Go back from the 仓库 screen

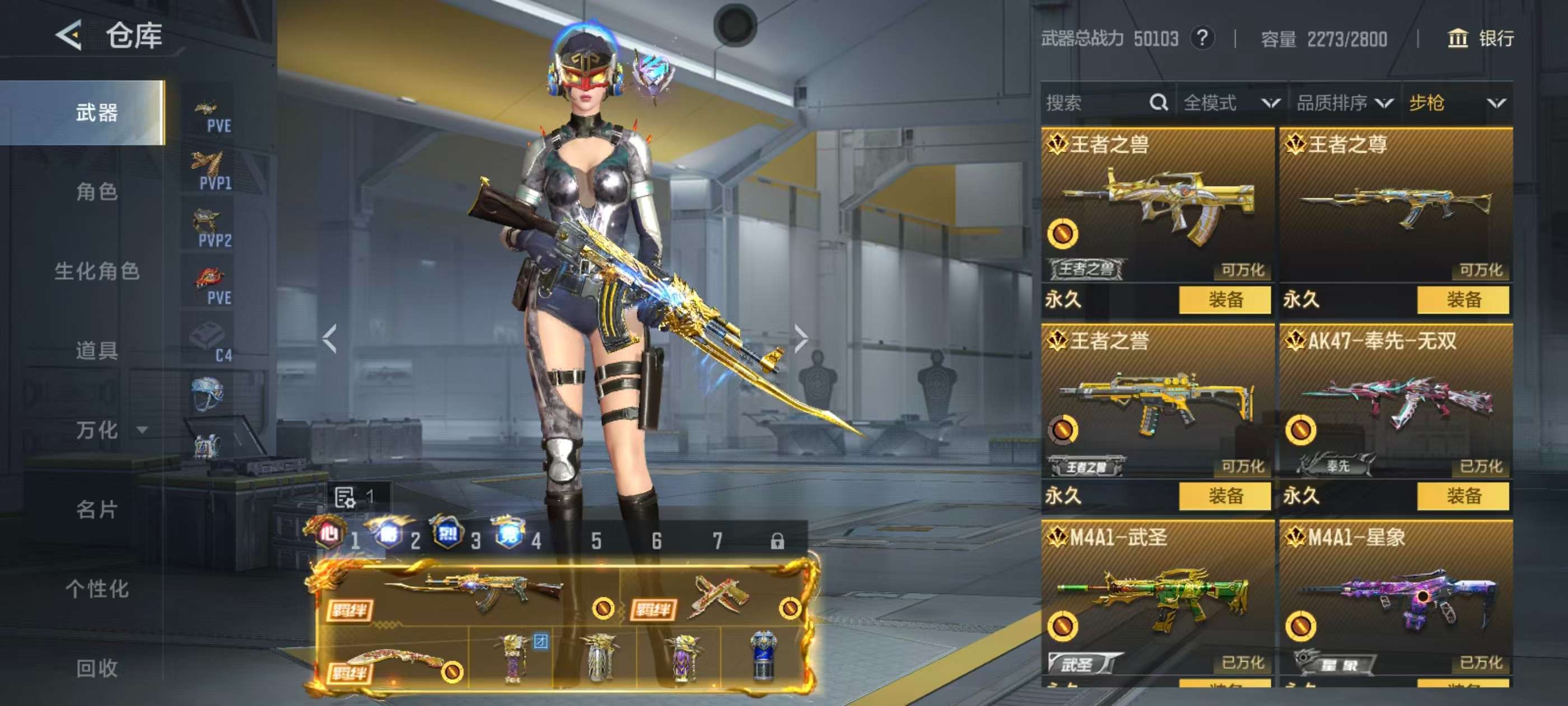(x=69, y=35)
